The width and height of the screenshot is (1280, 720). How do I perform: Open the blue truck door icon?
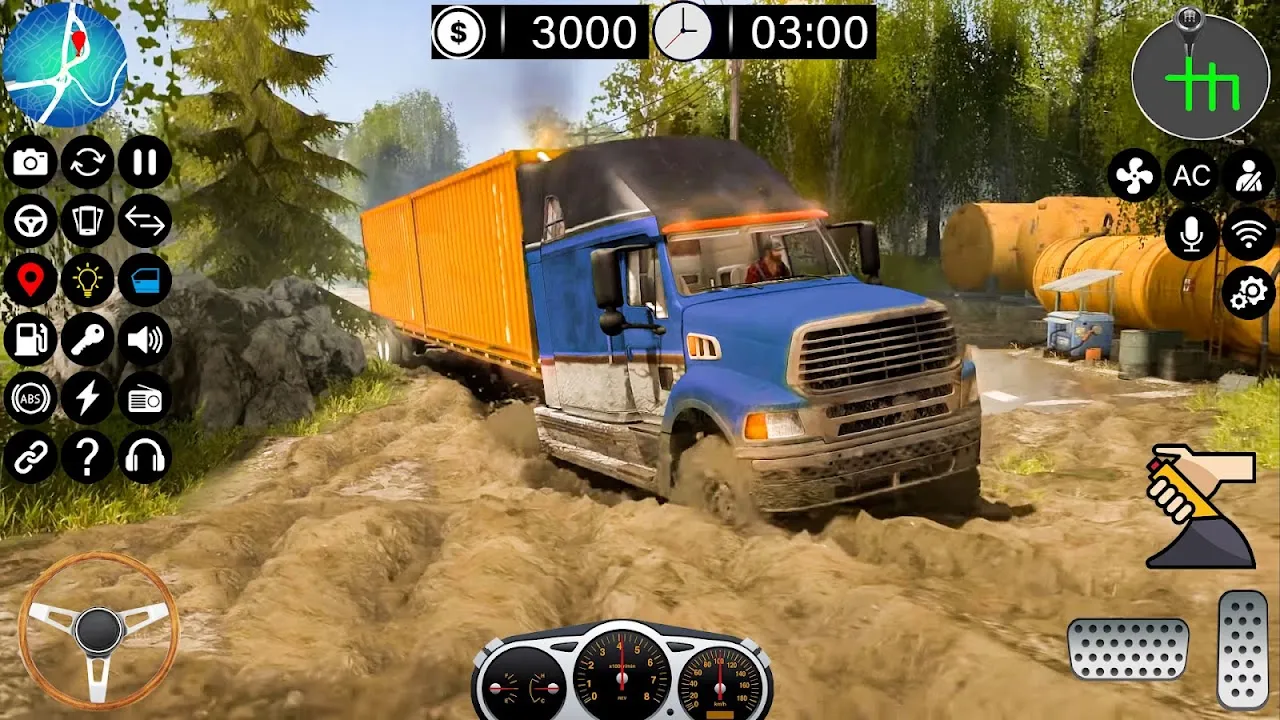[145, 281]
